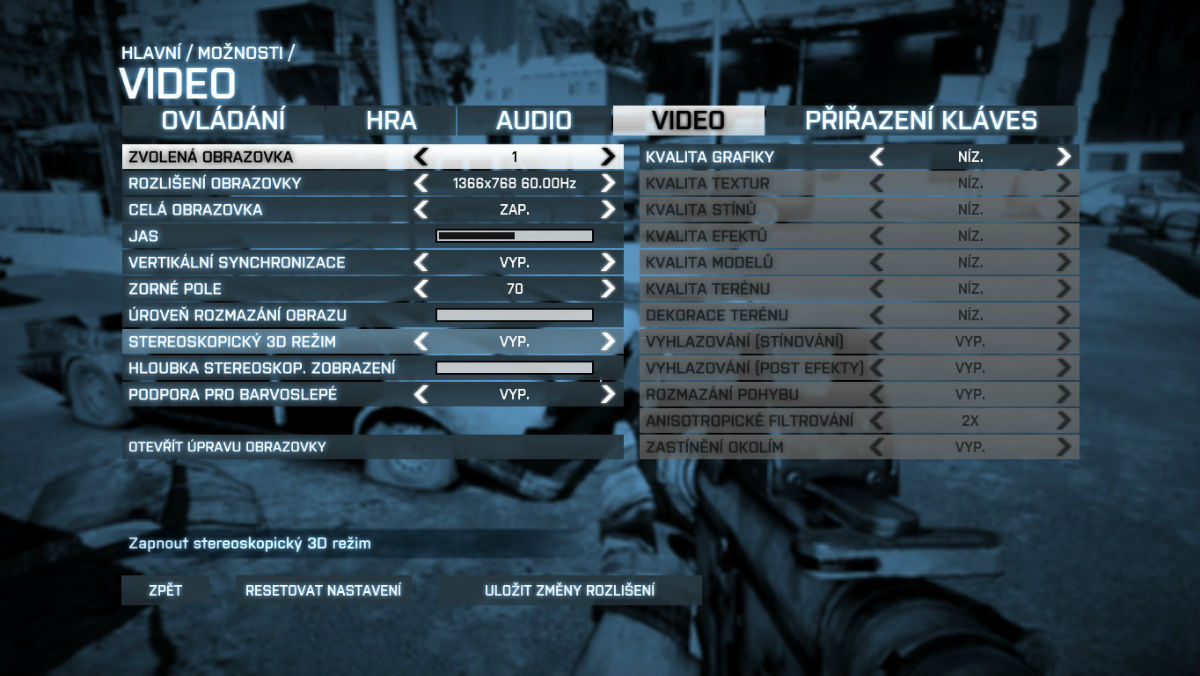The width and height of the screenshot is (1200, 676).
Task: Open Otevřít úpravu obrazovky
Action: pos(372,446)
